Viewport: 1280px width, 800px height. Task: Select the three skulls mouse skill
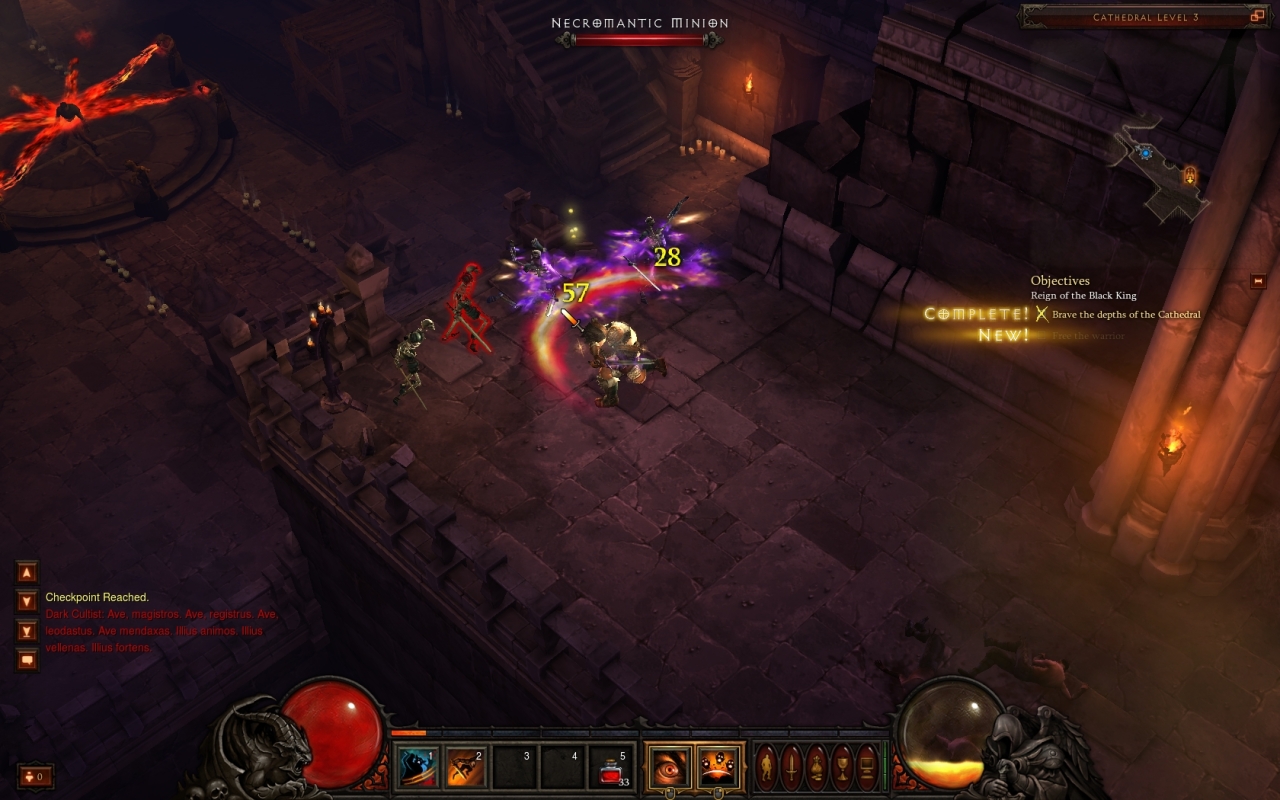(x=719, y=768)
